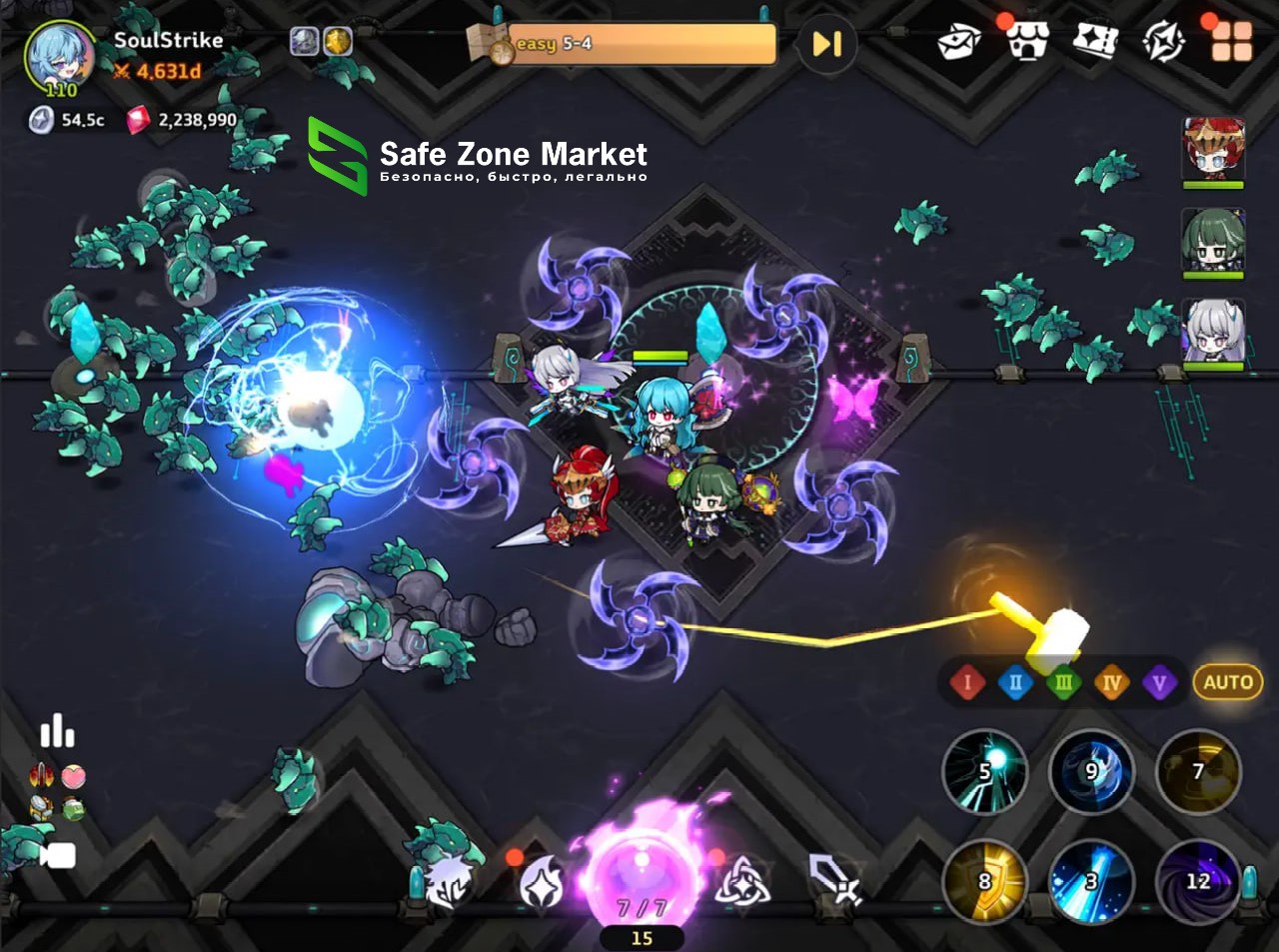Toggle the video camera icon

(58, 856)
